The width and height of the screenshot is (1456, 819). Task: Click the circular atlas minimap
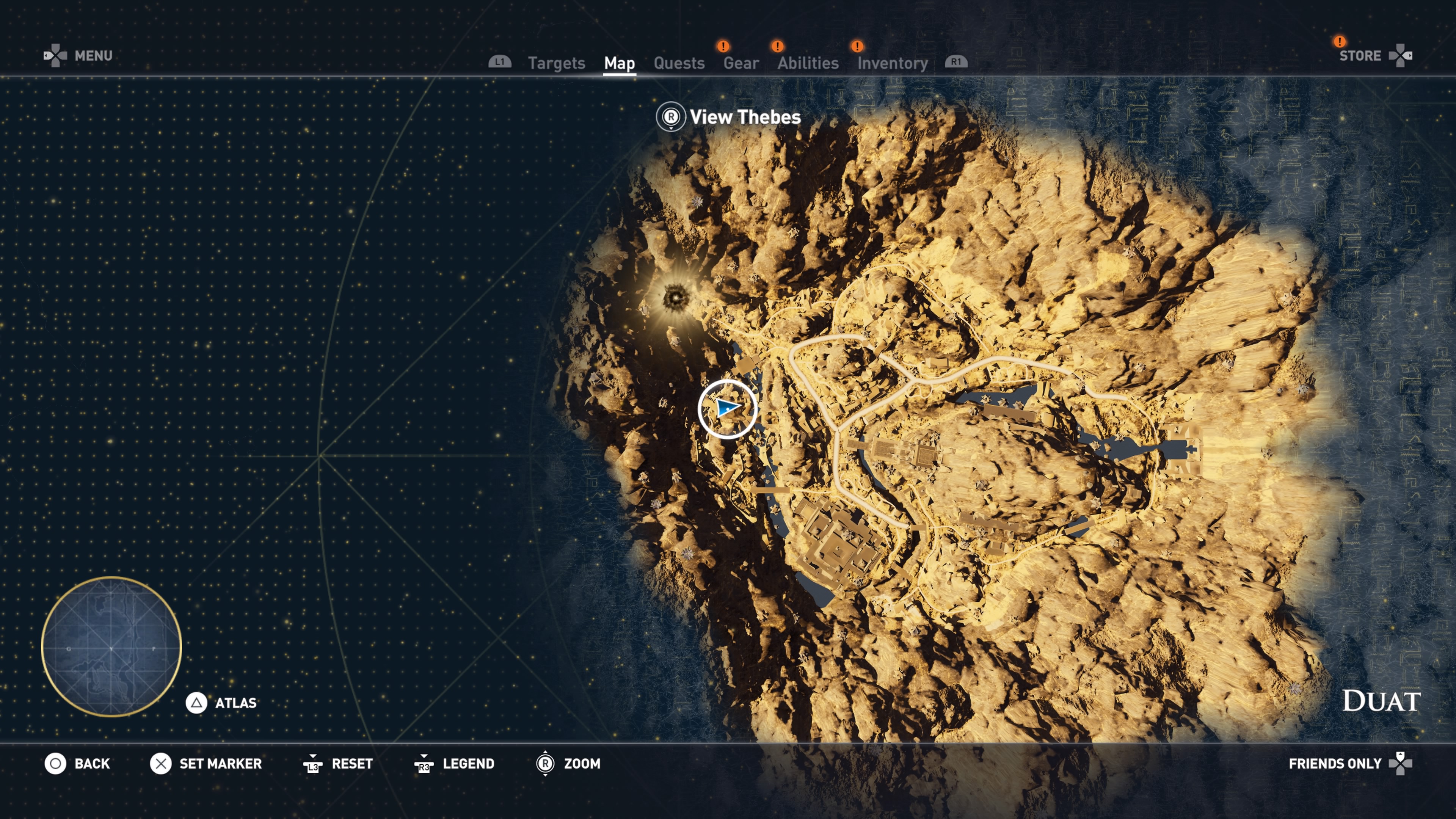[111, 646]
